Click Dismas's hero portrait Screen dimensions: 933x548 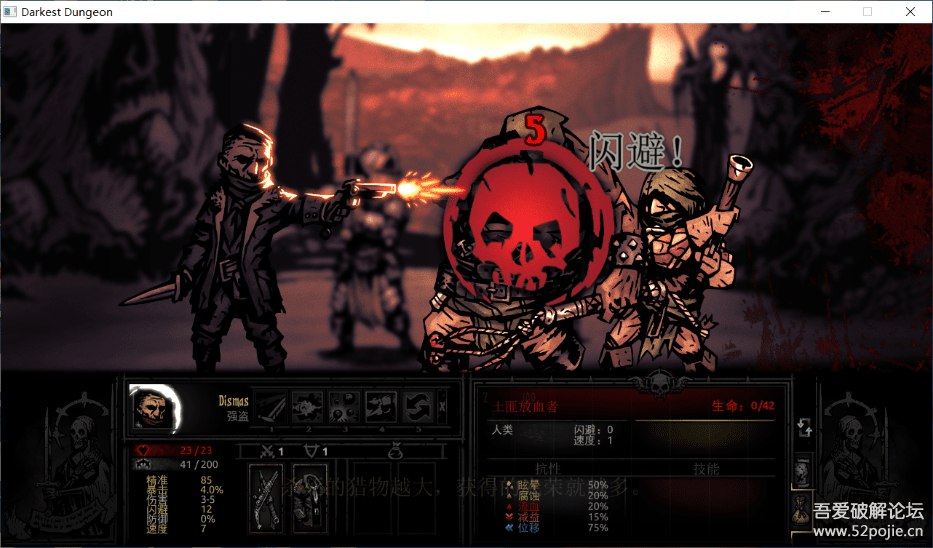point(153,408)
